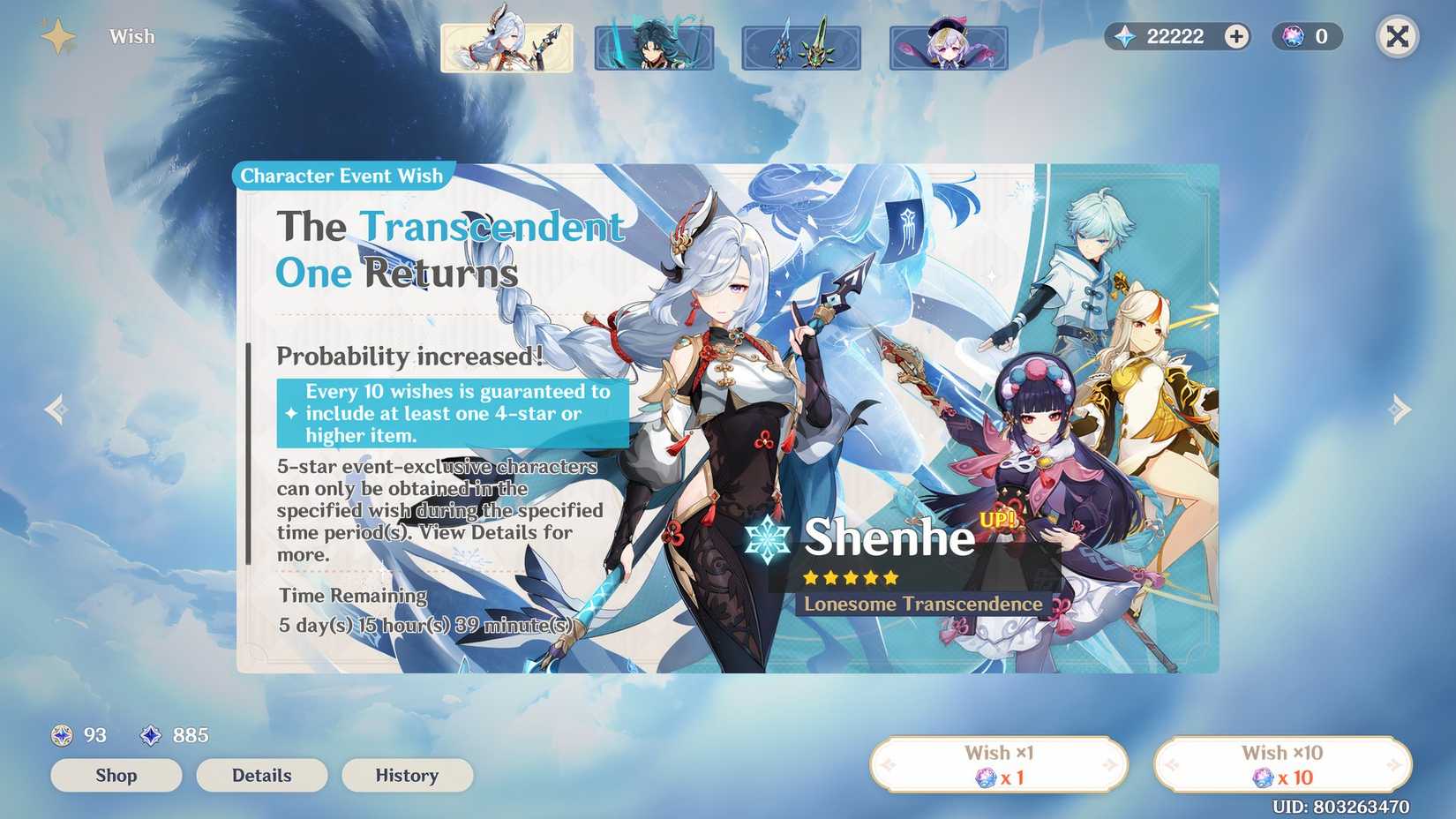Click the UP! label near Shenhe's name
Screen dimensions: 1456x819
coord(996,521)
